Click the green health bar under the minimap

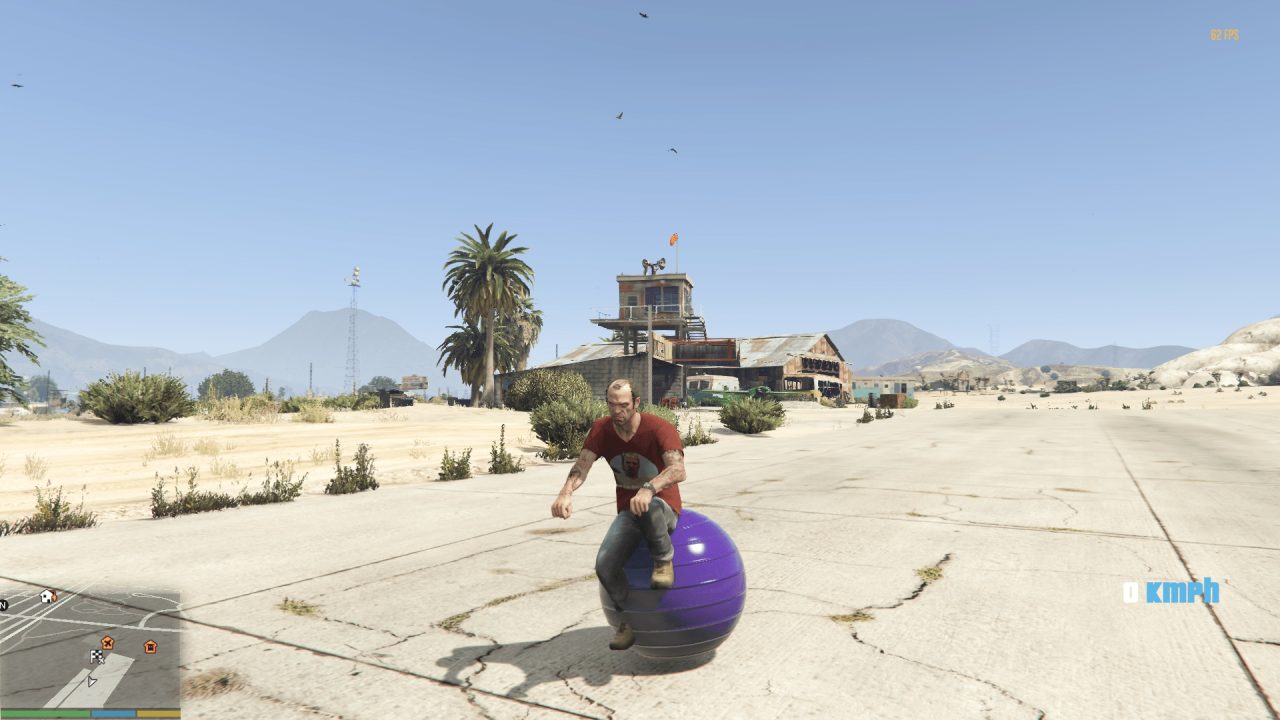coord(45,713)
